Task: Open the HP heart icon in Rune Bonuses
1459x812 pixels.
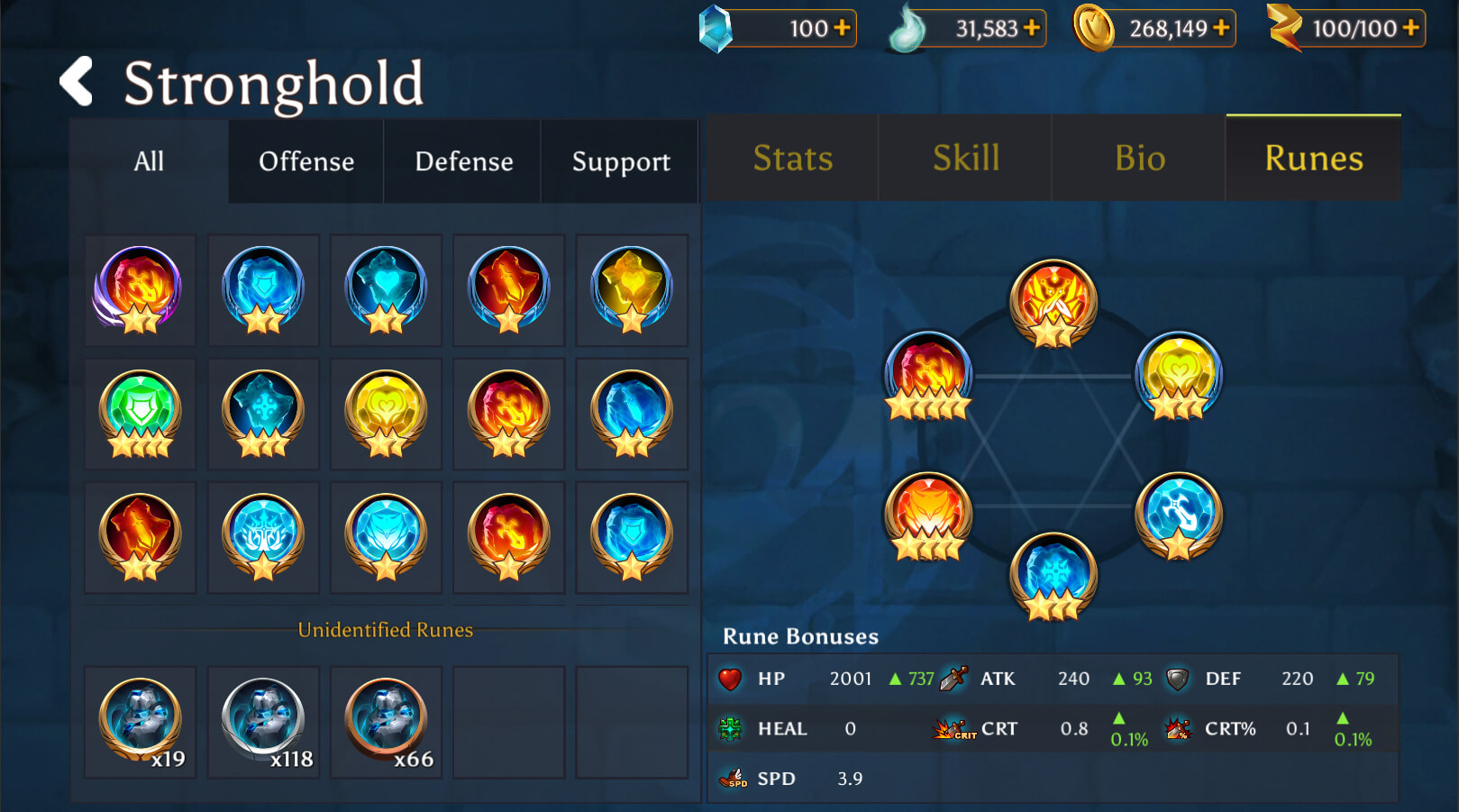Action: click(730, 679)
